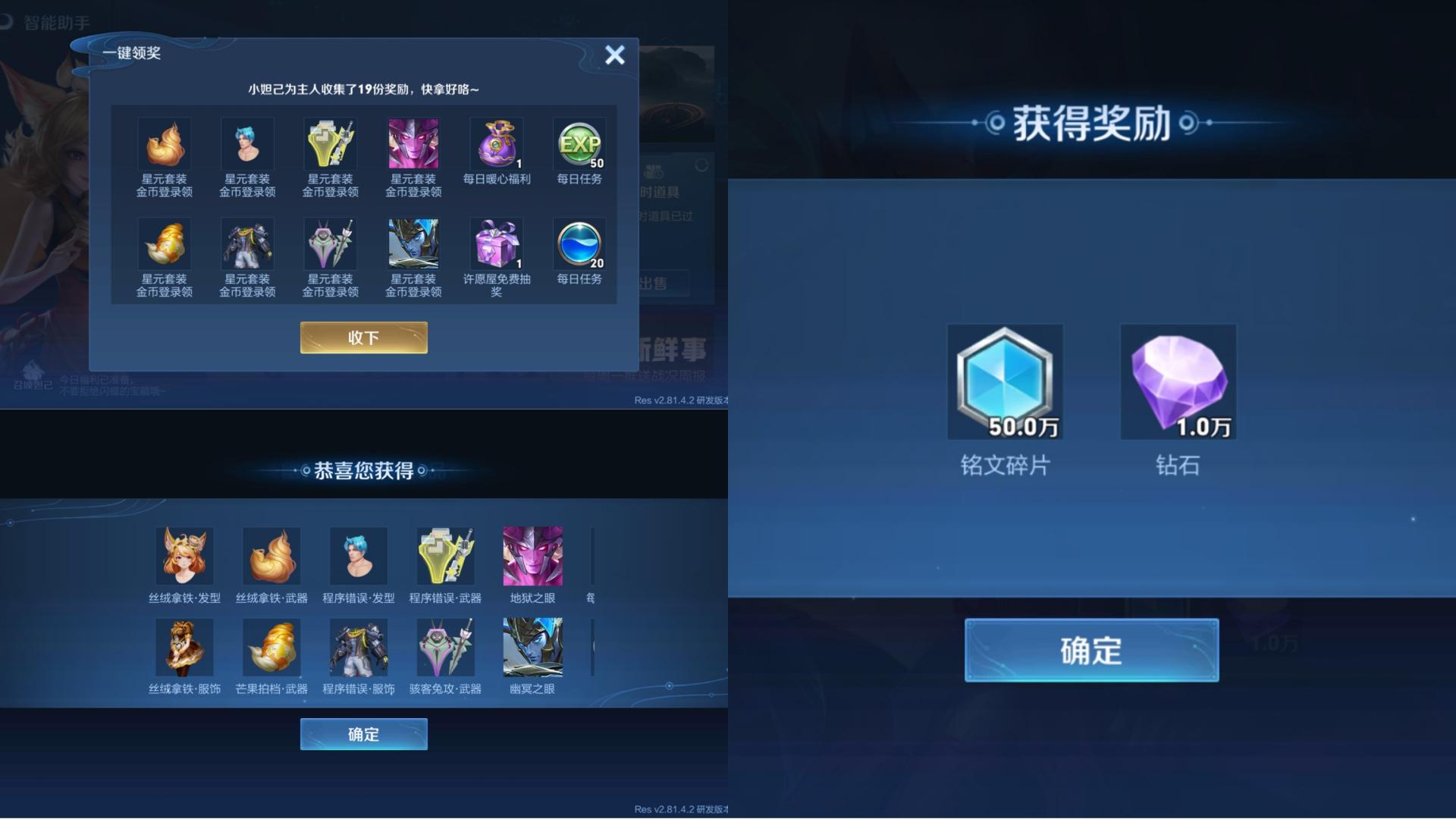The width and height of the screenshot is (1456, 819).
Task: Click the blue 每日任务 token showing 20
Action: click(579, 244)
